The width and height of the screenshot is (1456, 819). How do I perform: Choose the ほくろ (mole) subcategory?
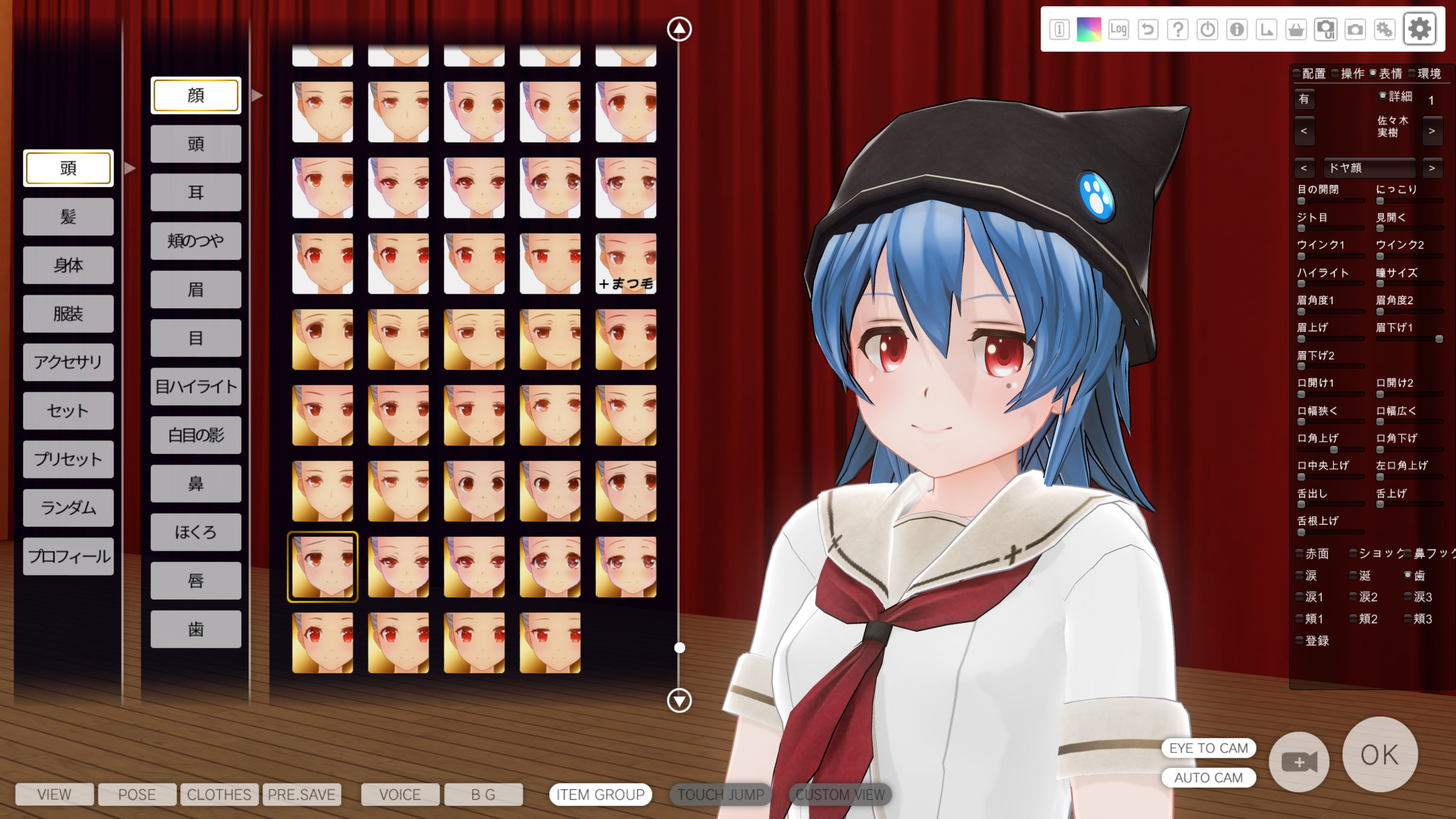pos(196,532)
